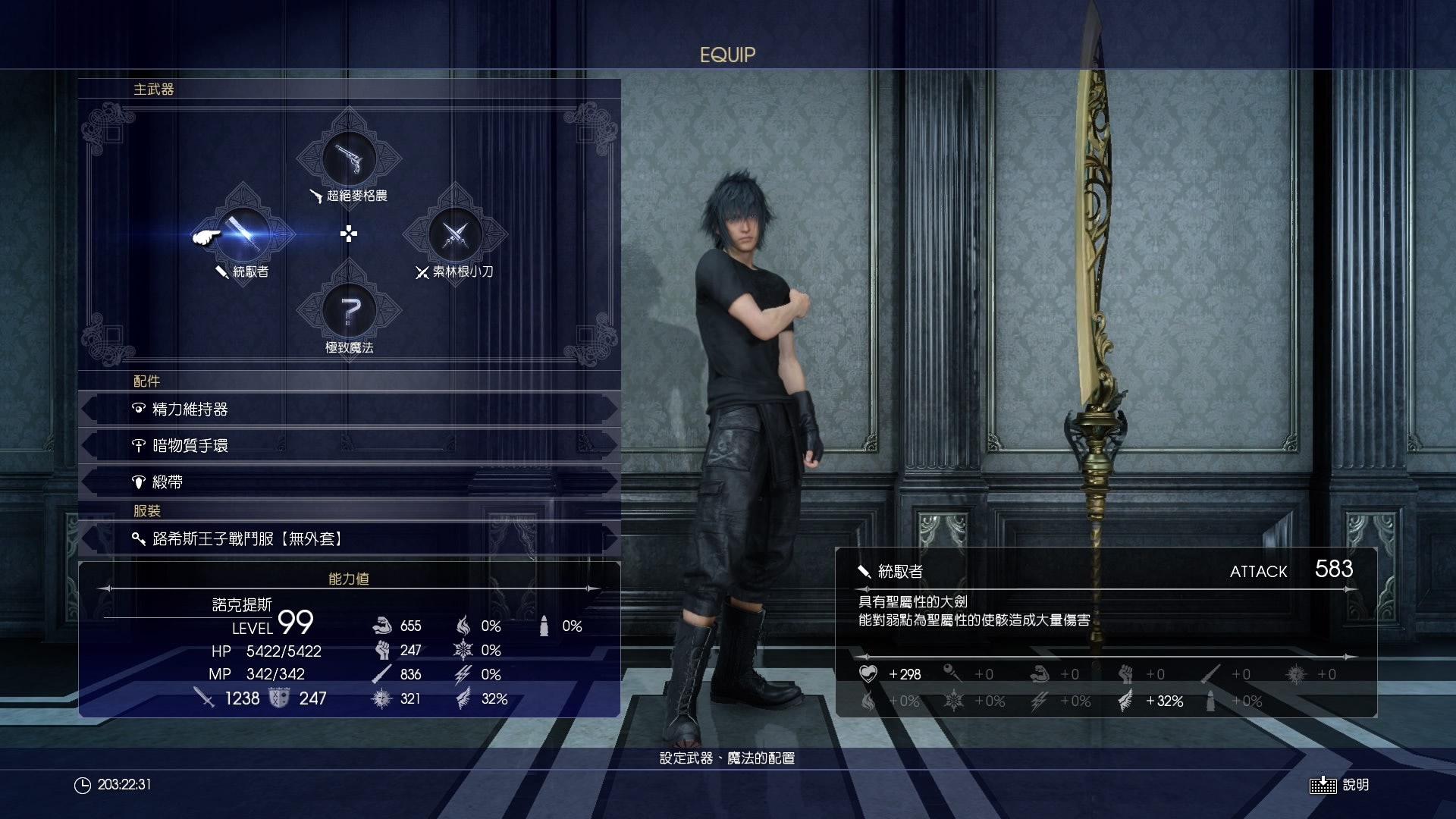Open the 精力維持器 accessory row
This screenshot has height=819, width=1456.
(x=349, y=409)
